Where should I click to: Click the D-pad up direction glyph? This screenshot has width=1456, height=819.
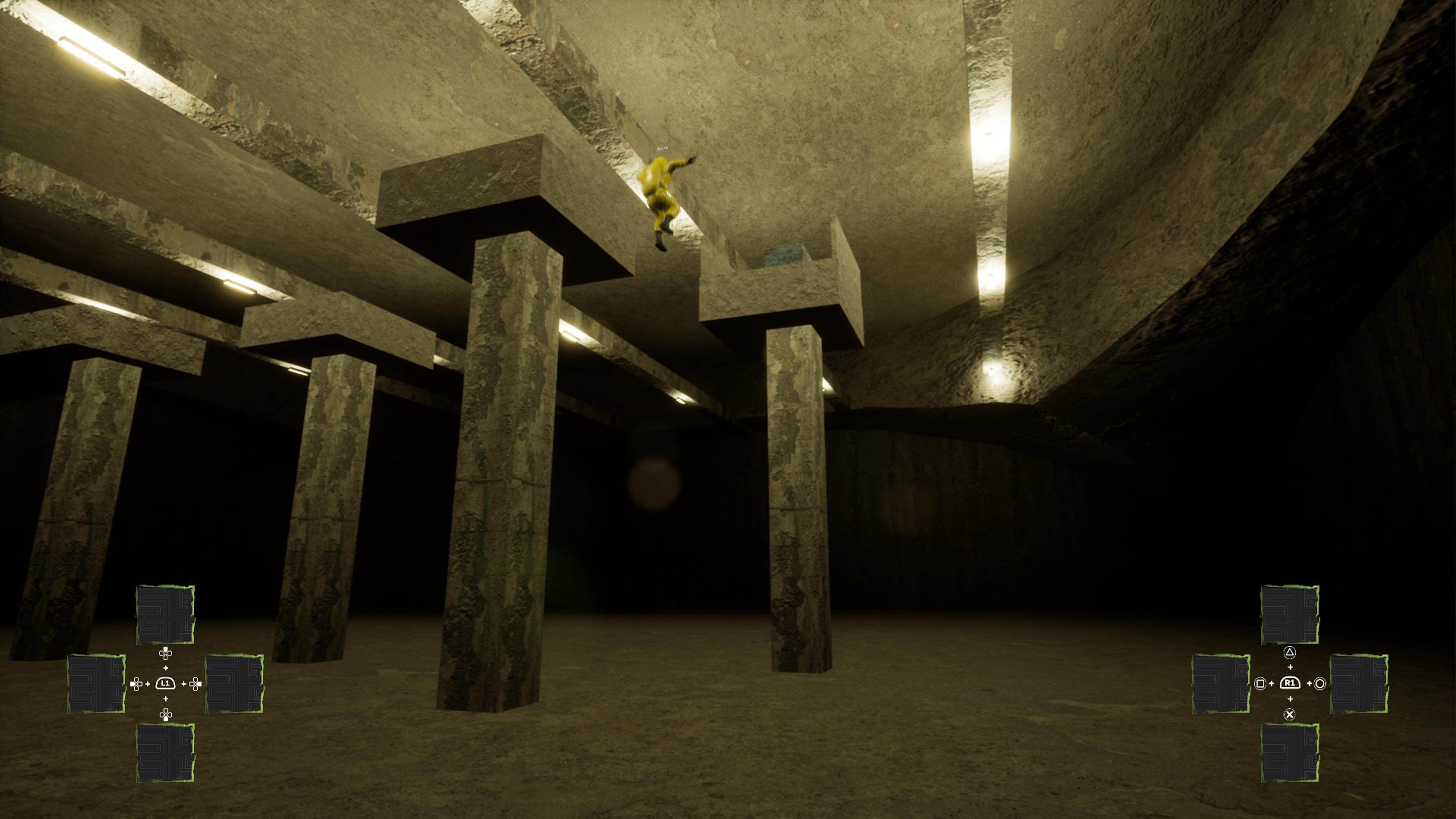166,654
